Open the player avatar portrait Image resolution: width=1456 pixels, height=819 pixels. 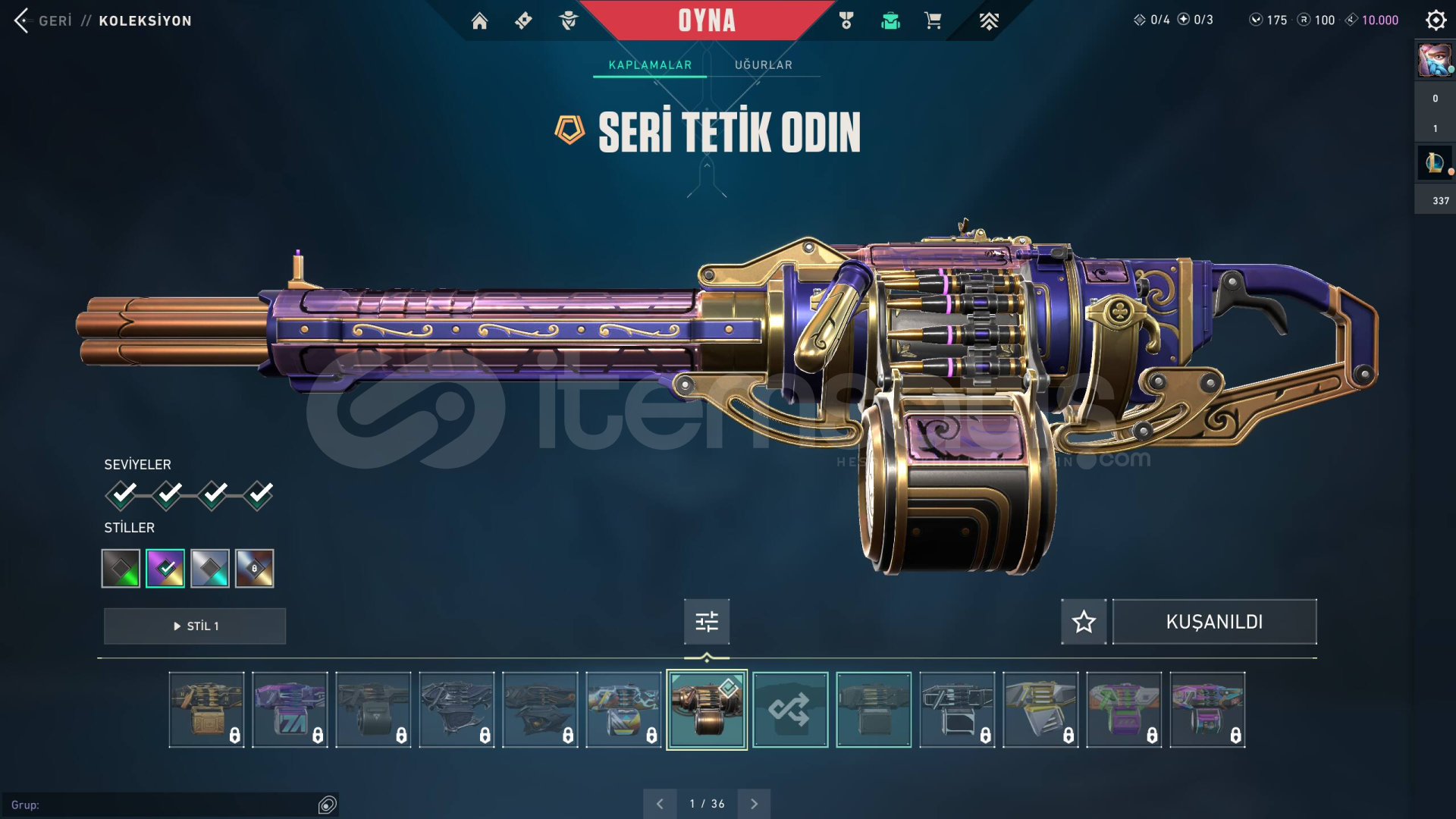(x=1435, y=61)
